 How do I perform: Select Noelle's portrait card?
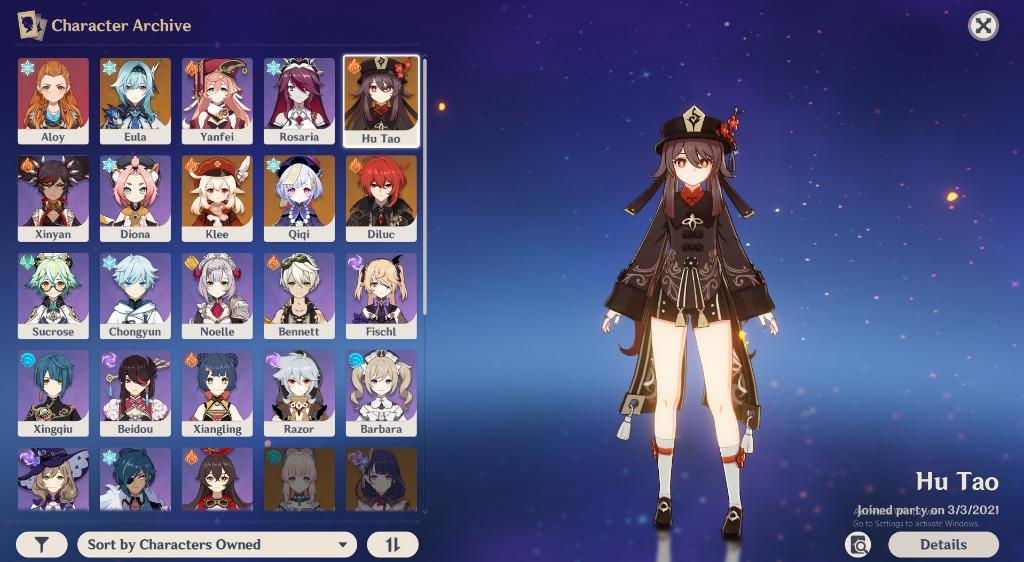click(217, 295)
